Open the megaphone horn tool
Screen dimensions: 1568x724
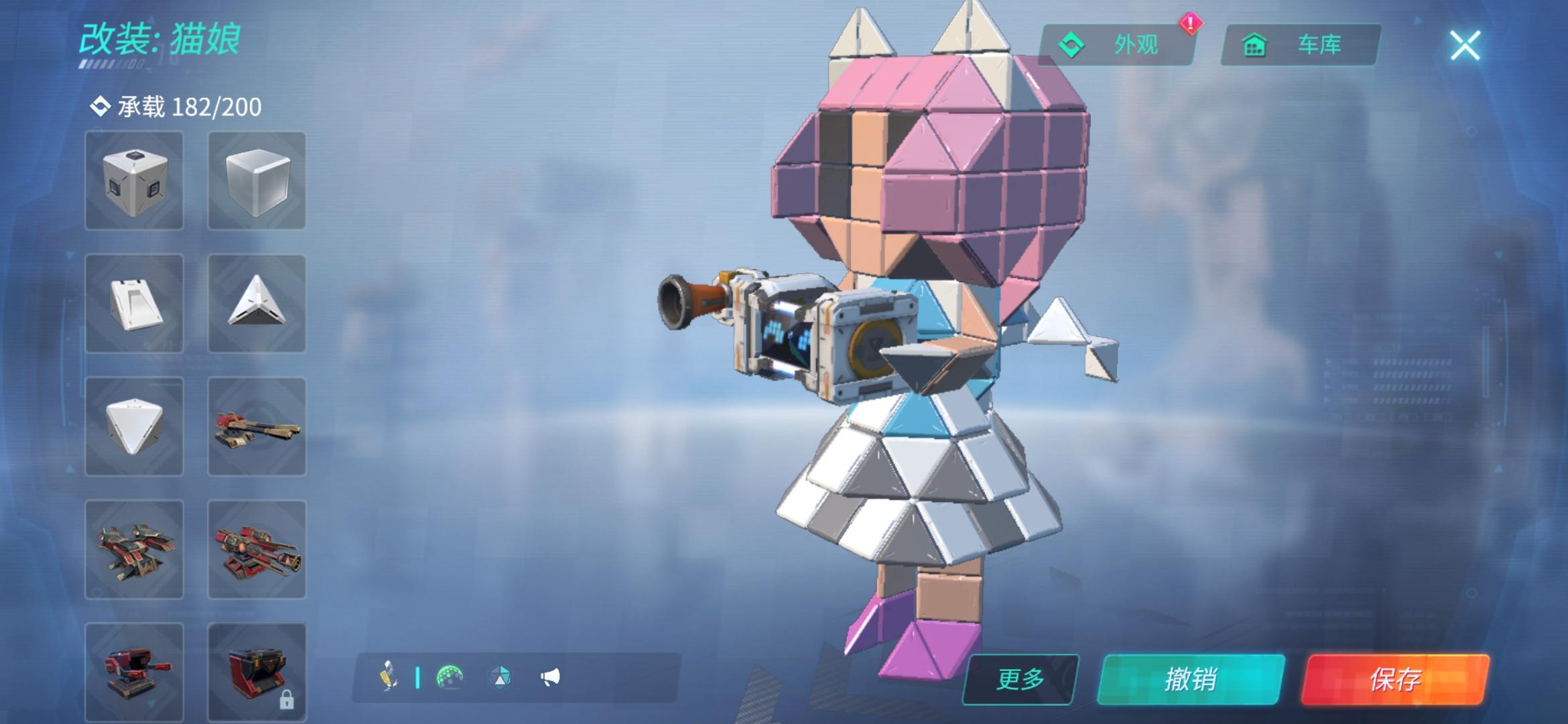coord(550,677)
